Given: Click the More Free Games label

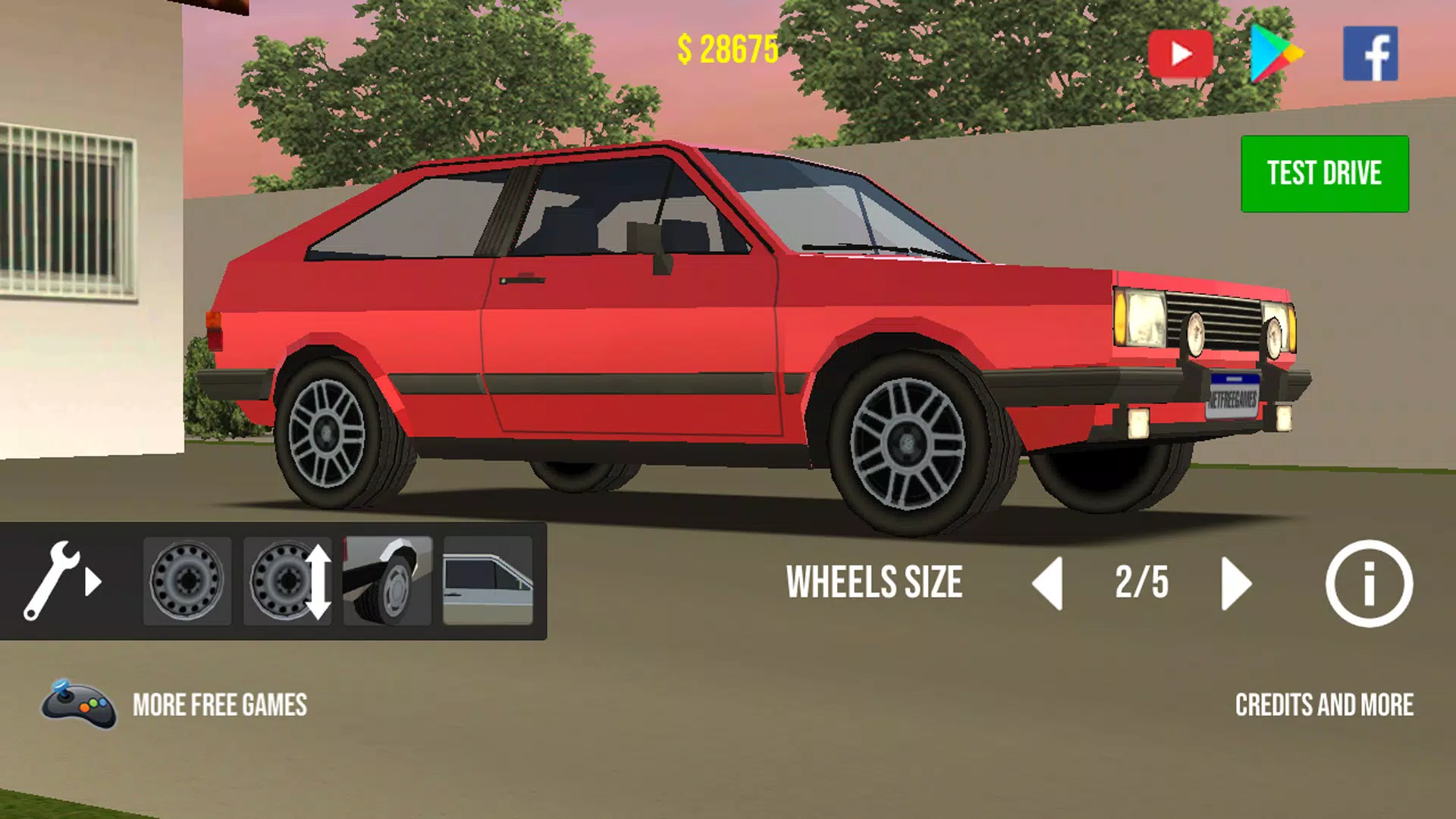Looking at the screenshot, I should (220, 706).
